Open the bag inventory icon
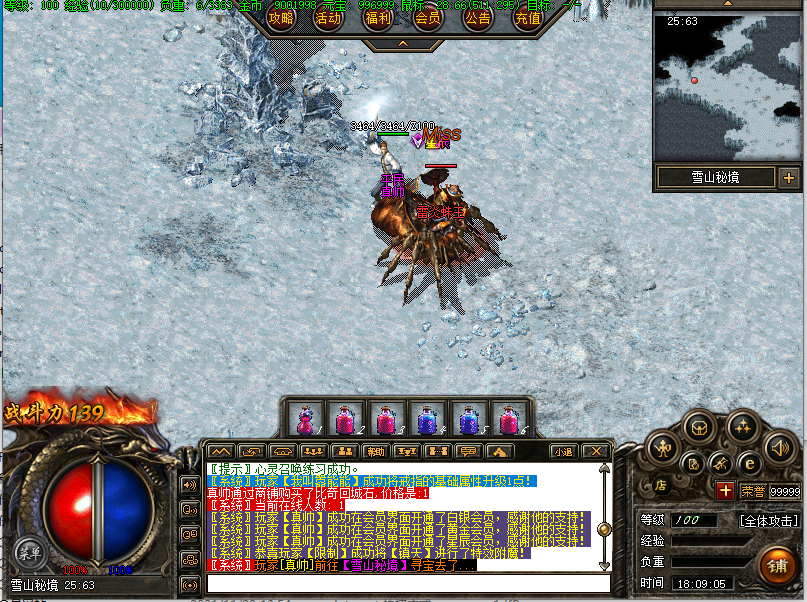This screenshot has width=807, height=602. 699,427
